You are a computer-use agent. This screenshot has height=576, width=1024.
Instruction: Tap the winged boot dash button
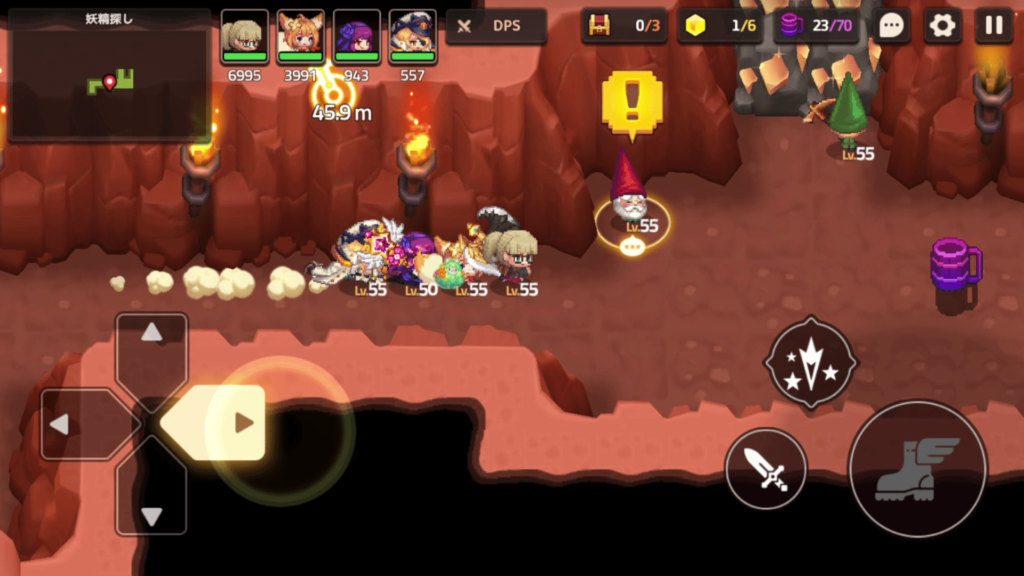tap(917, 468)
